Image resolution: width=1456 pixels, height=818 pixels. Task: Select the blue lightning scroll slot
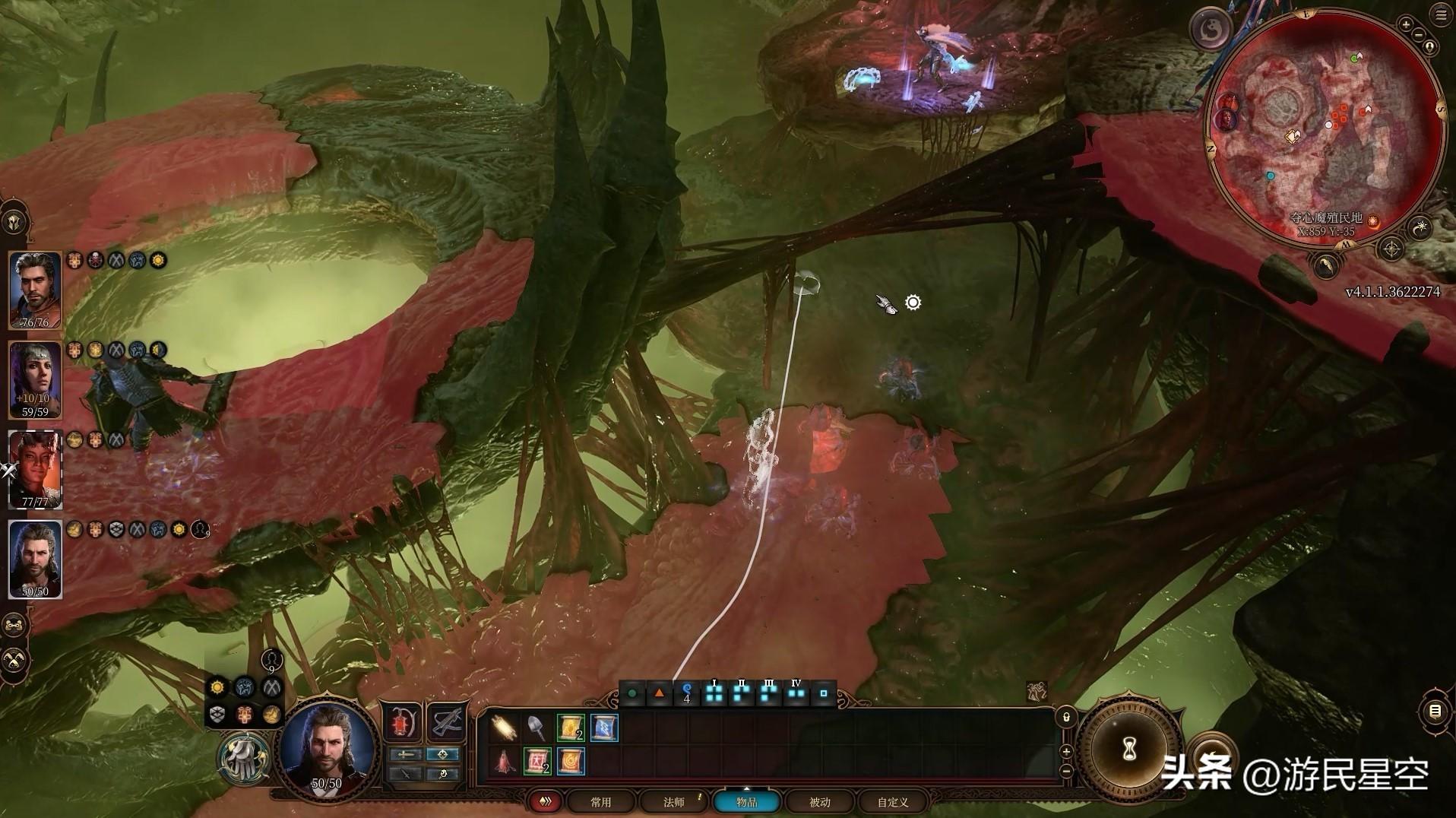click(604, 728)
